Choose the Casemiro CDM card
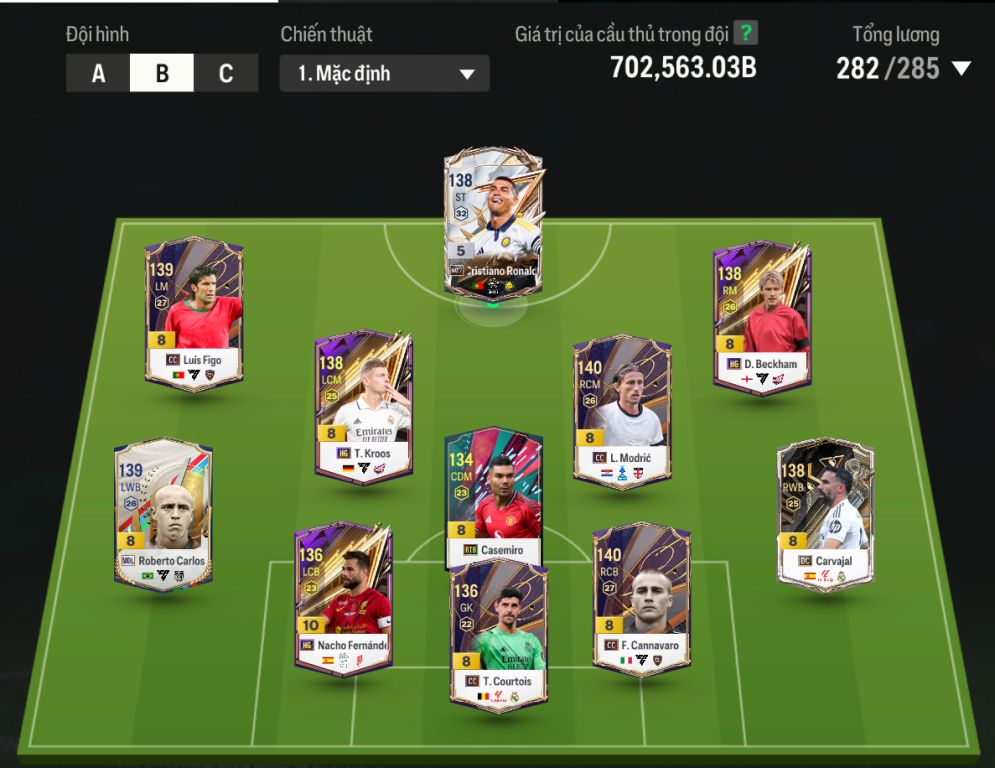Viewport: 995px width, 768px height. (x=493, y=495)
